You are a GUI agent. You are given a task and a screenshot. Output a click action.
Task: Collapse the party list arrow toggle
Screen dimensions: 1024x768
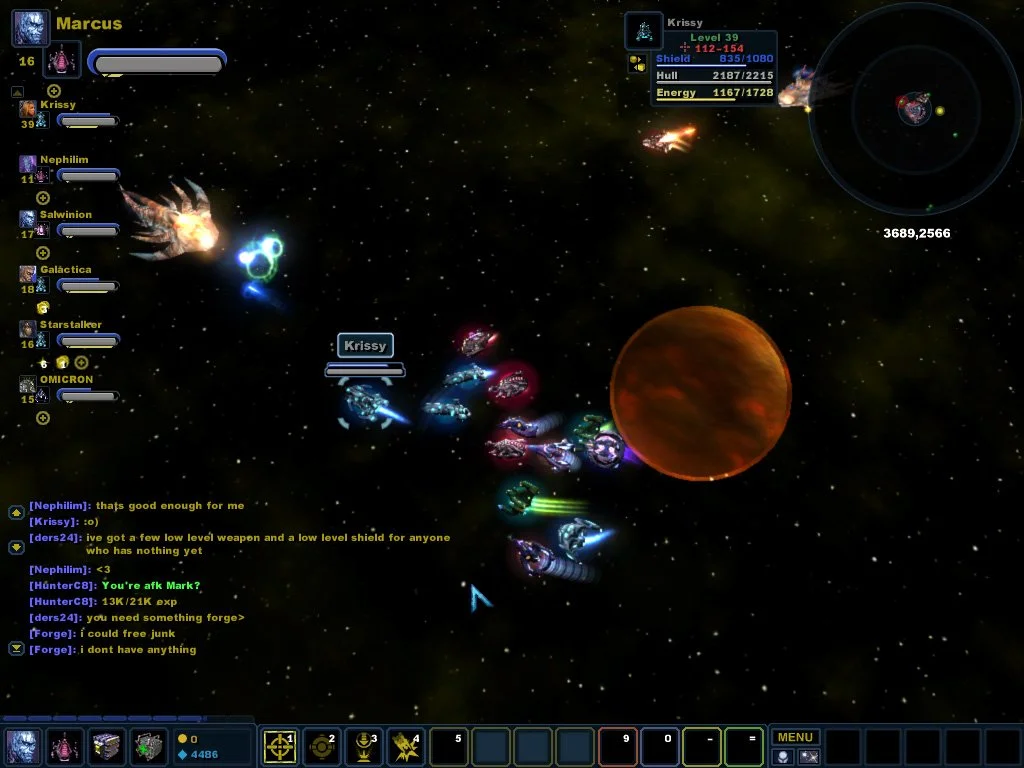(17, 92)
